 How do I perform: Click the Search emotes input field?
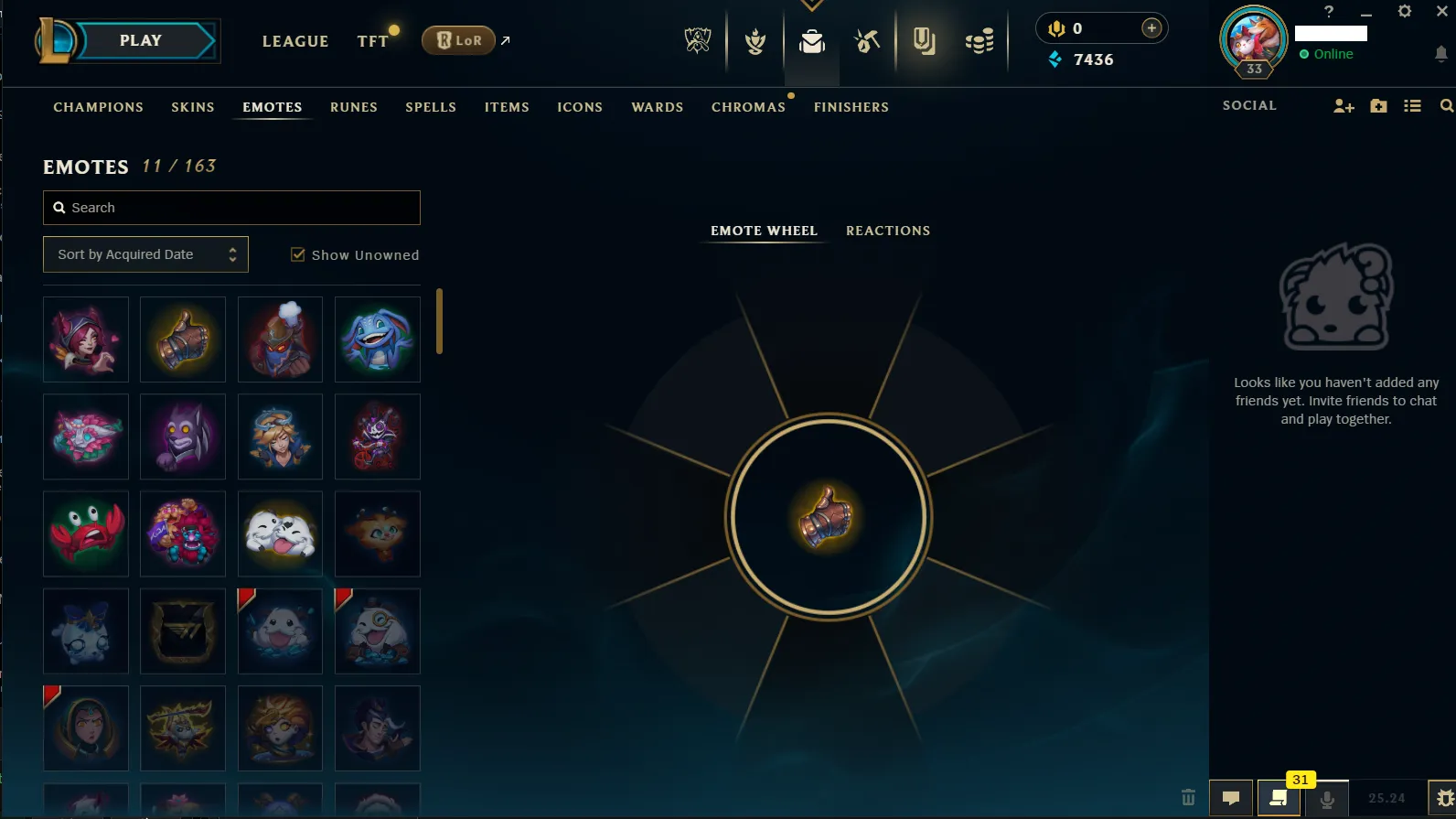pyautogui.click(x=231, y=208)
